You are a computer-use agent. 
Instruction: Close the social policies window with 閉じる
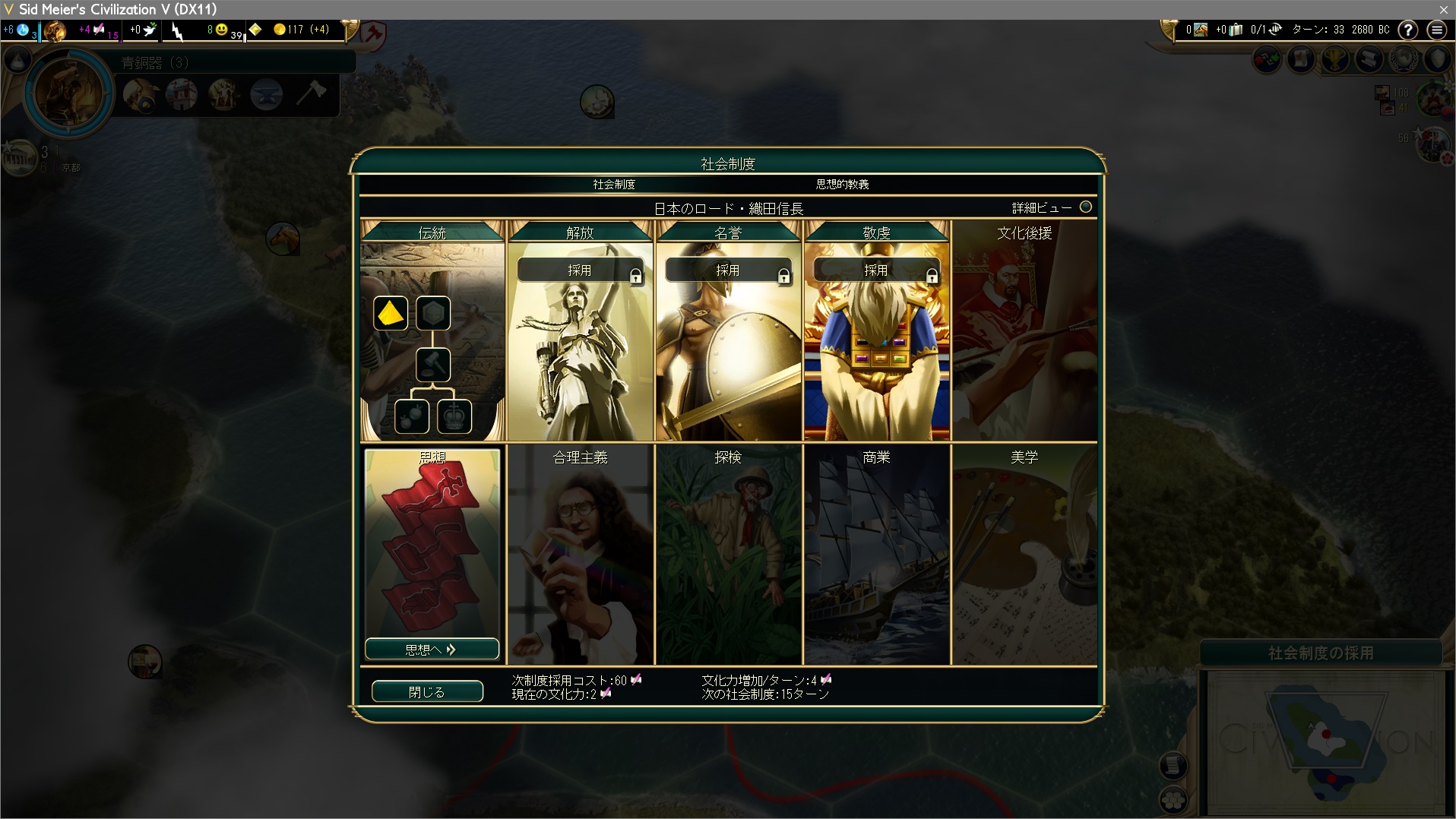[x=427, y=691]
